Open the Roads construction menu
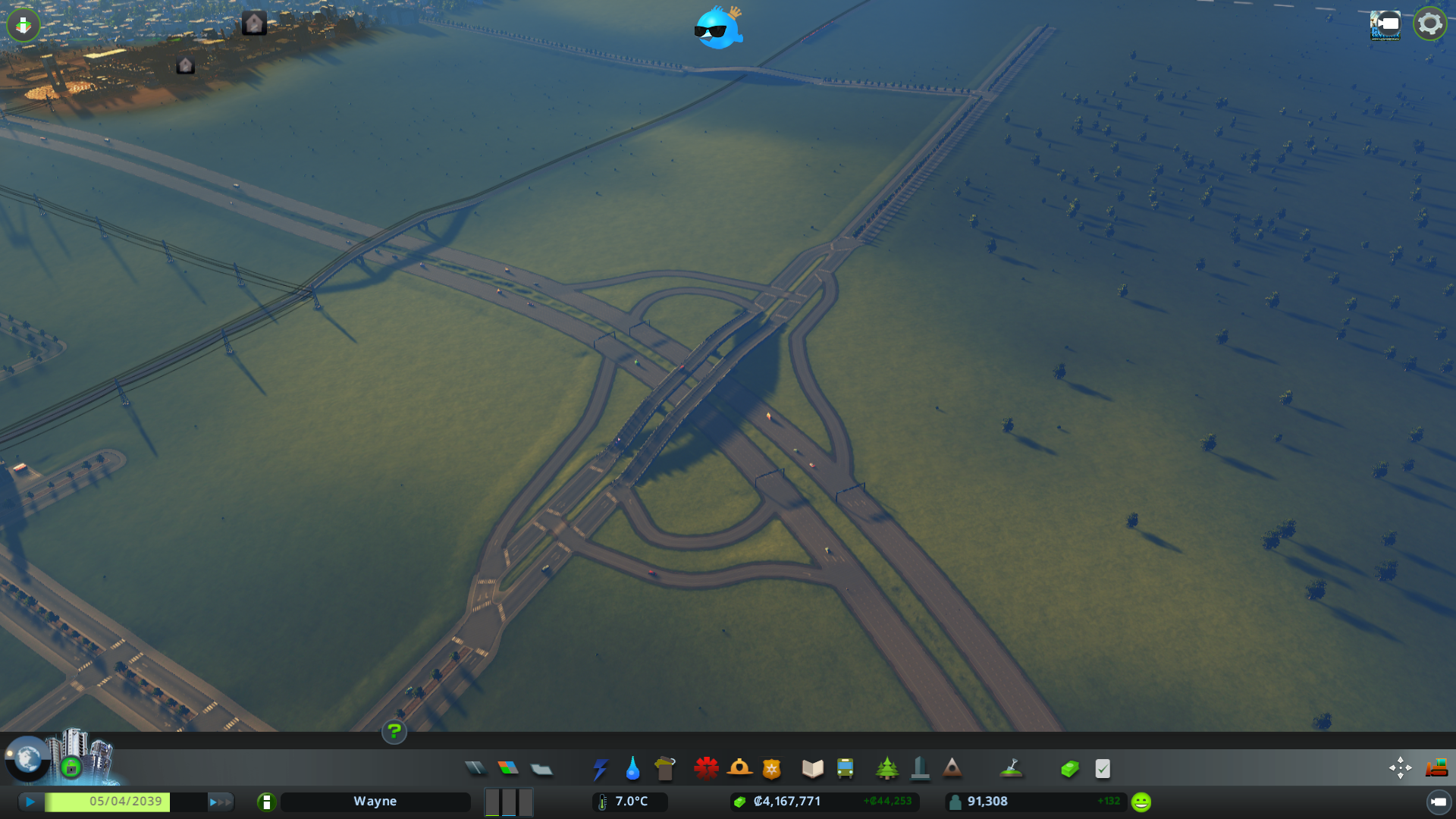Viewport: 1456px width, 819px height. click(475, 768)
